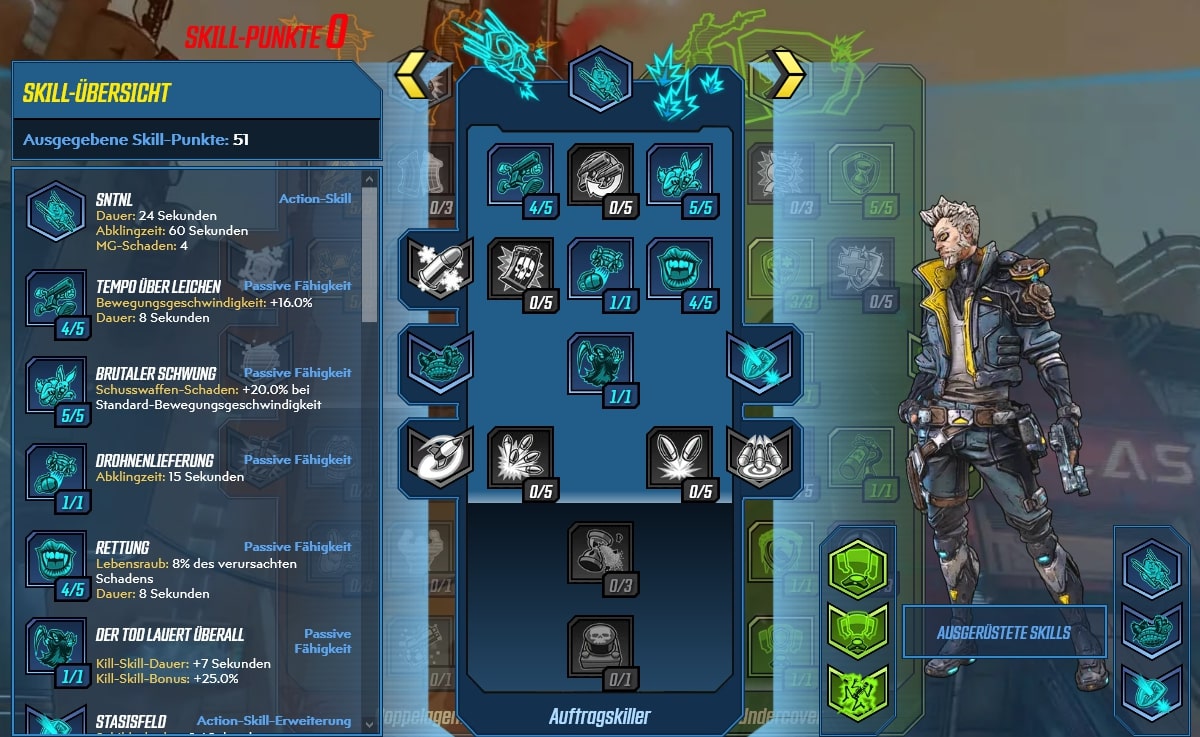Image resolution: width=1200 pixels, height=737 pixels.
Task: Show the next skill tree with right arrow
Action: (786, 74)
